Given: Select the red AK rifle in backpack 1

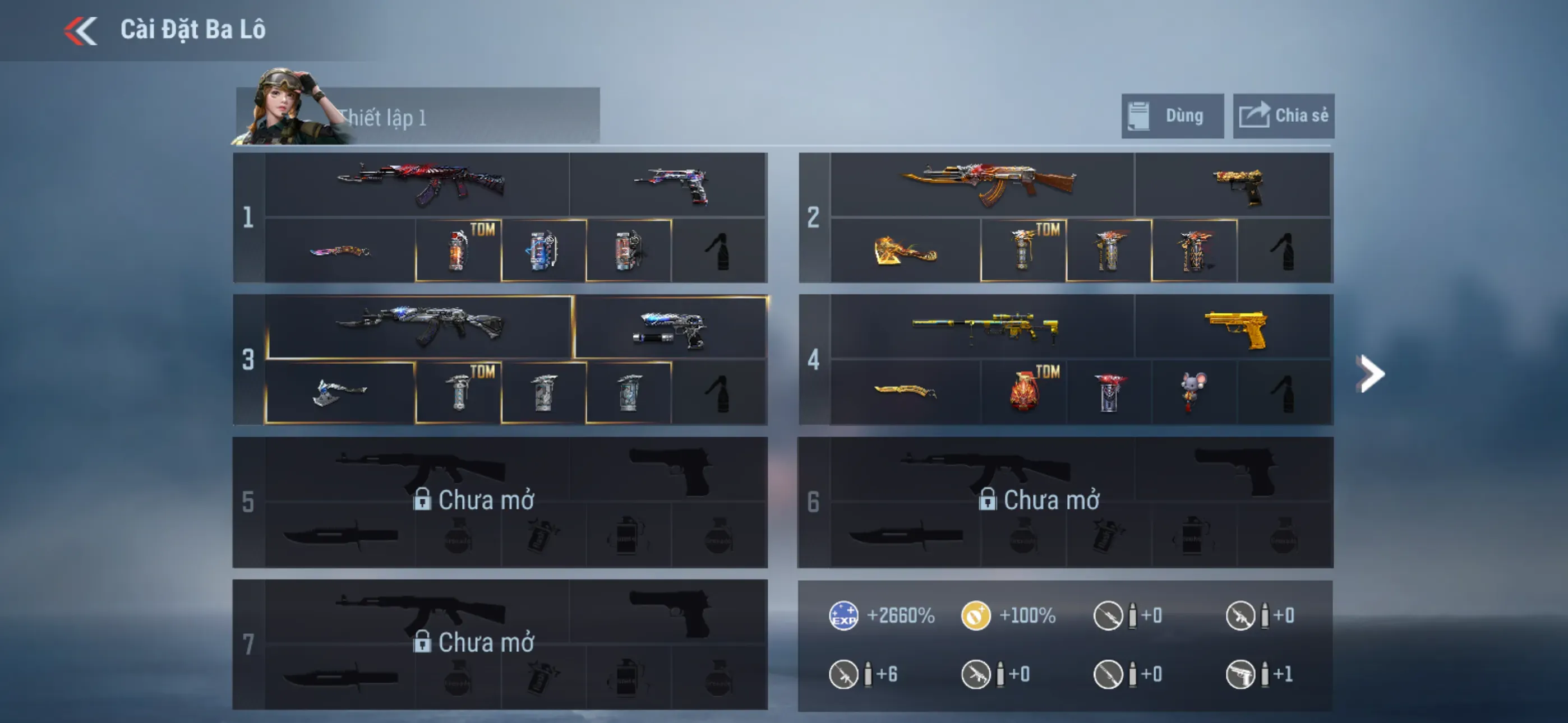Looking at the screenshot, I should point(420,183).
